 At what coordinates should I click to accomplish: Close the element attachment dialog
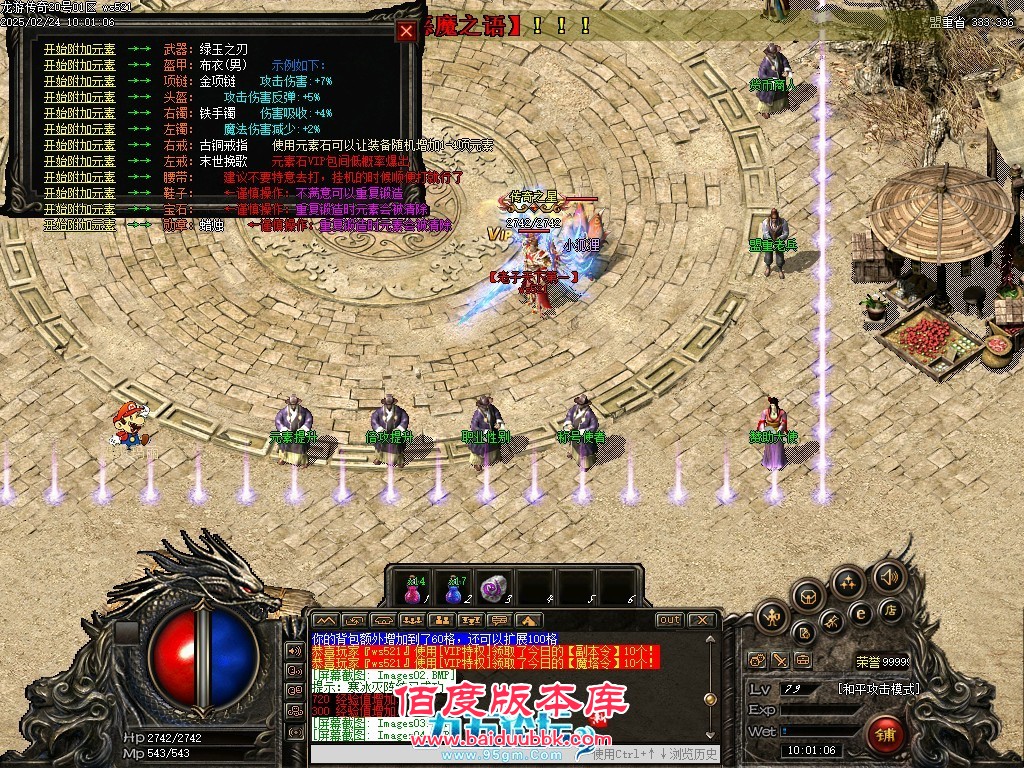(406, 31)
